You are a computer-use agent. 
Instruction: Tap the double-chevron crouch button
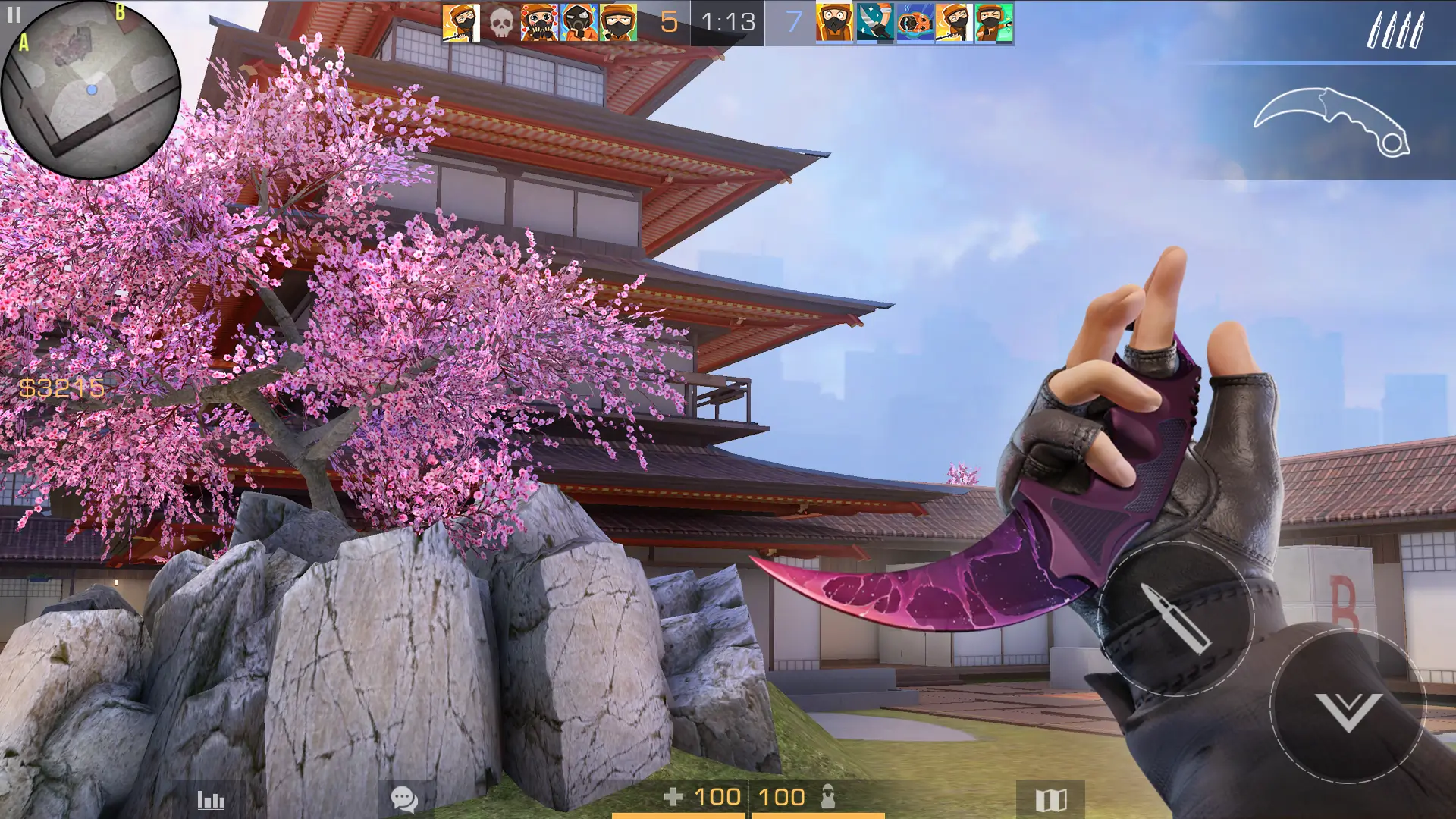click(1348, 708)
